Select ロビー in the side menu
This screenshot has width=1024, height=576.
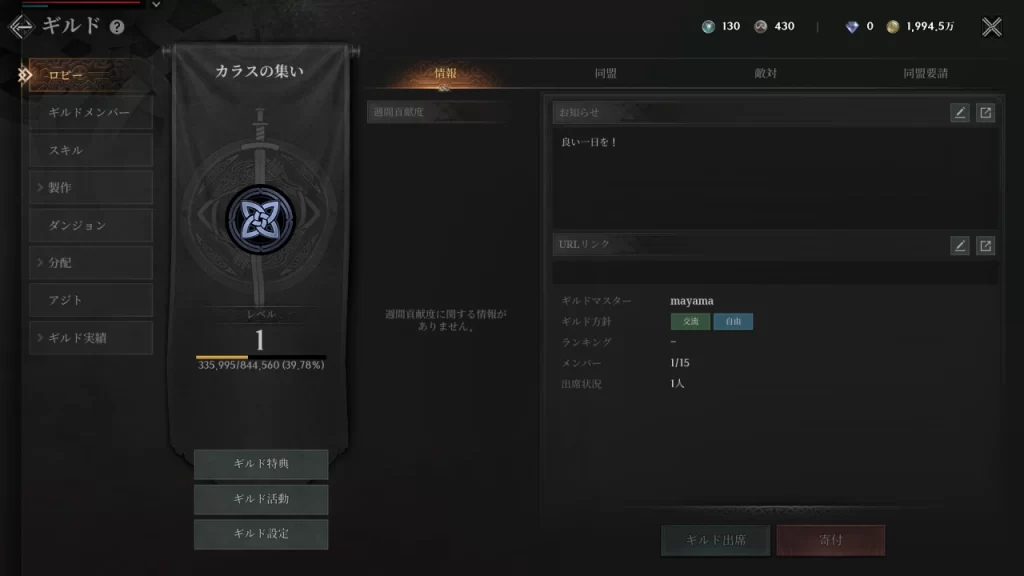tap(90, 75)
